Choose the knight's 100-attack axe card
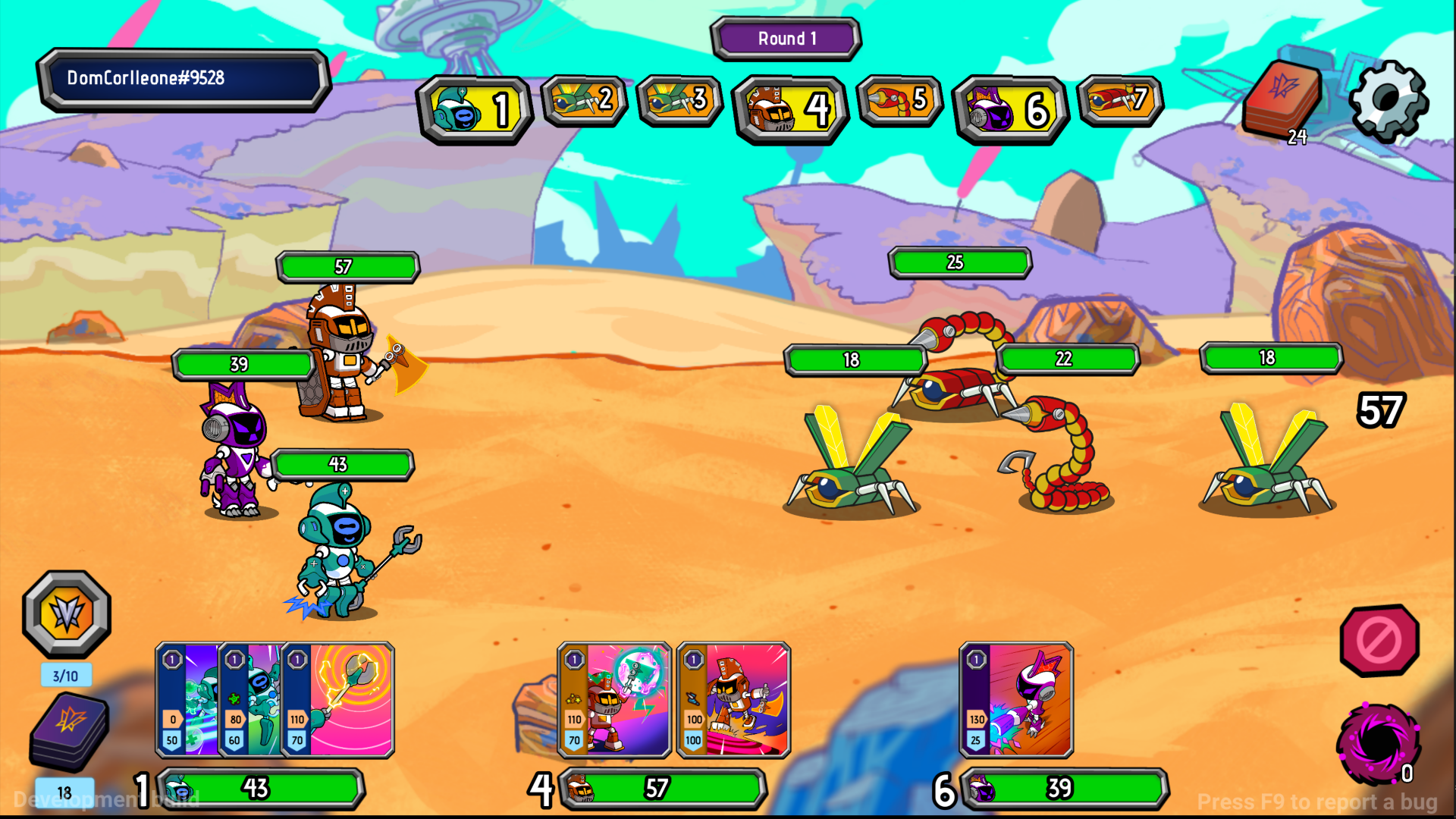 tap(733, 700)
